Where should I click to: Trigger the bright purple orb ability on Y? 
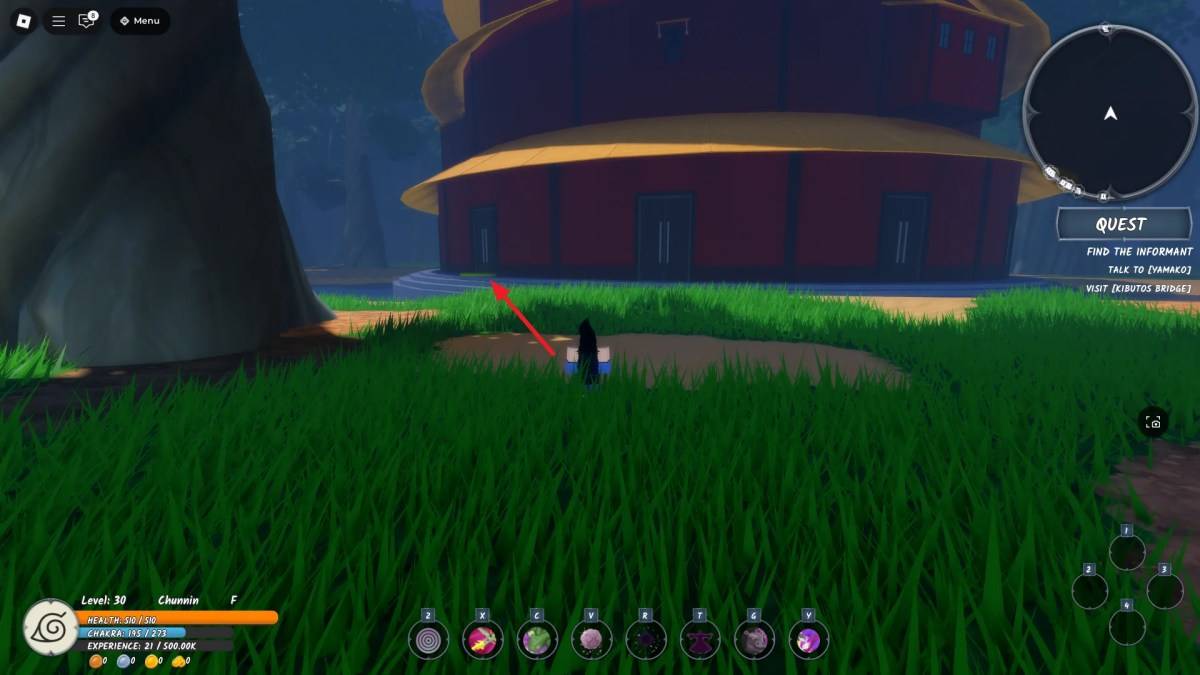pos(808,640)
